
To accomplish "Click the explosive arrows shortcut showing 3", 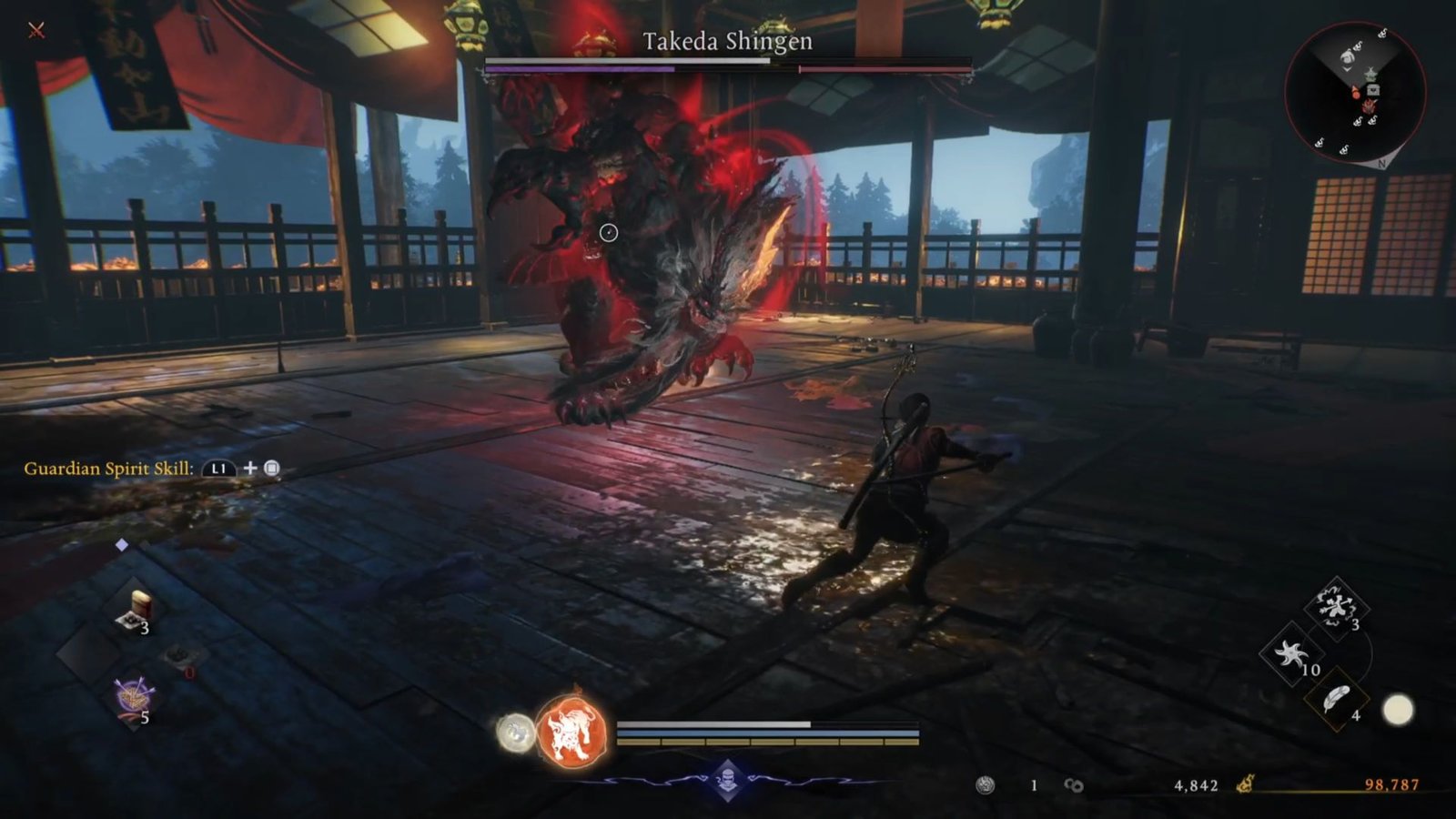I will [x=1336, y=606].
